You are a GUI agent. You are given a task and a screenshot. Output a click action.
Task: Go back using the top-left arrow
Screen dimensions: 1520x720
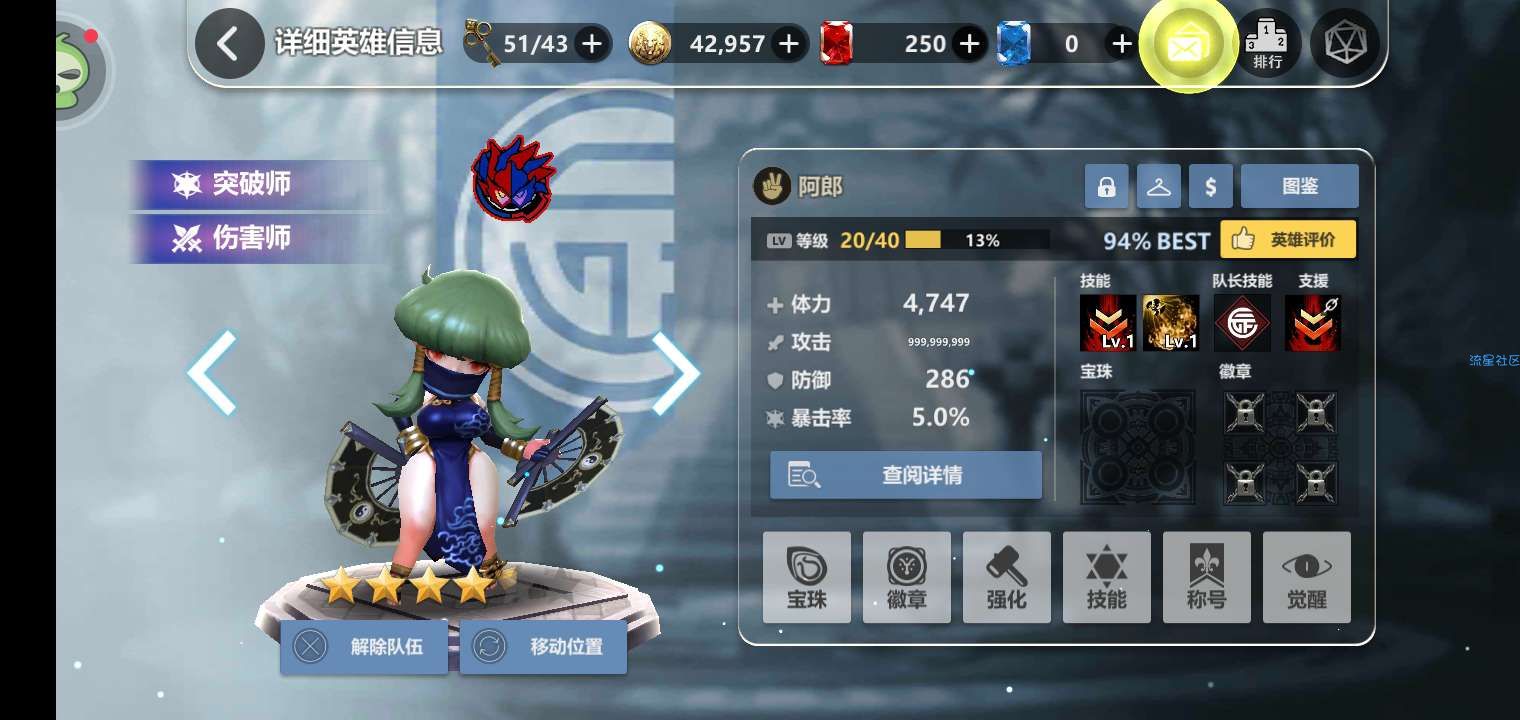click(x=229, y=44)
